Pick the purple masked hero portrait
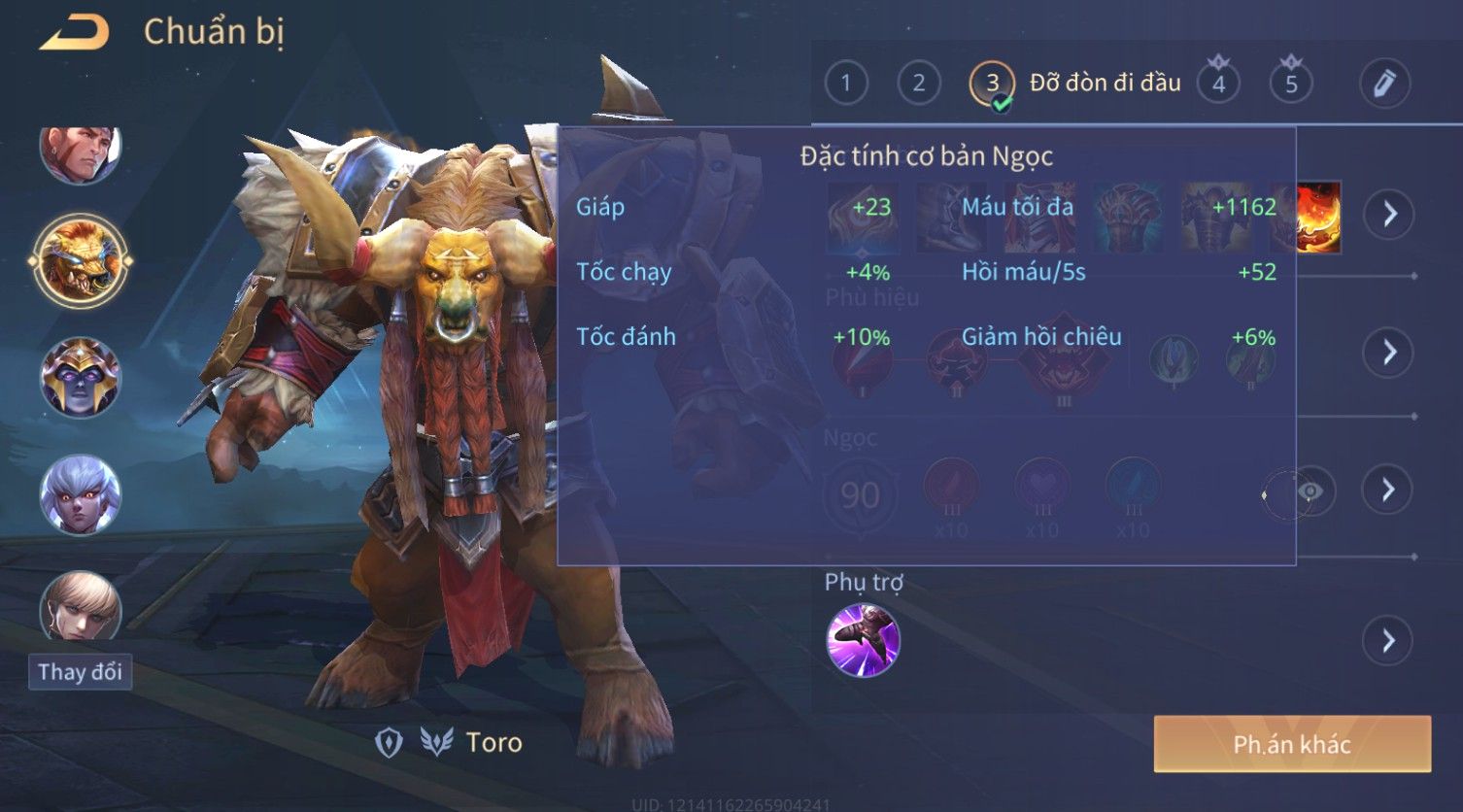The width and height of the screenshot is (1463, 812). 80,377
